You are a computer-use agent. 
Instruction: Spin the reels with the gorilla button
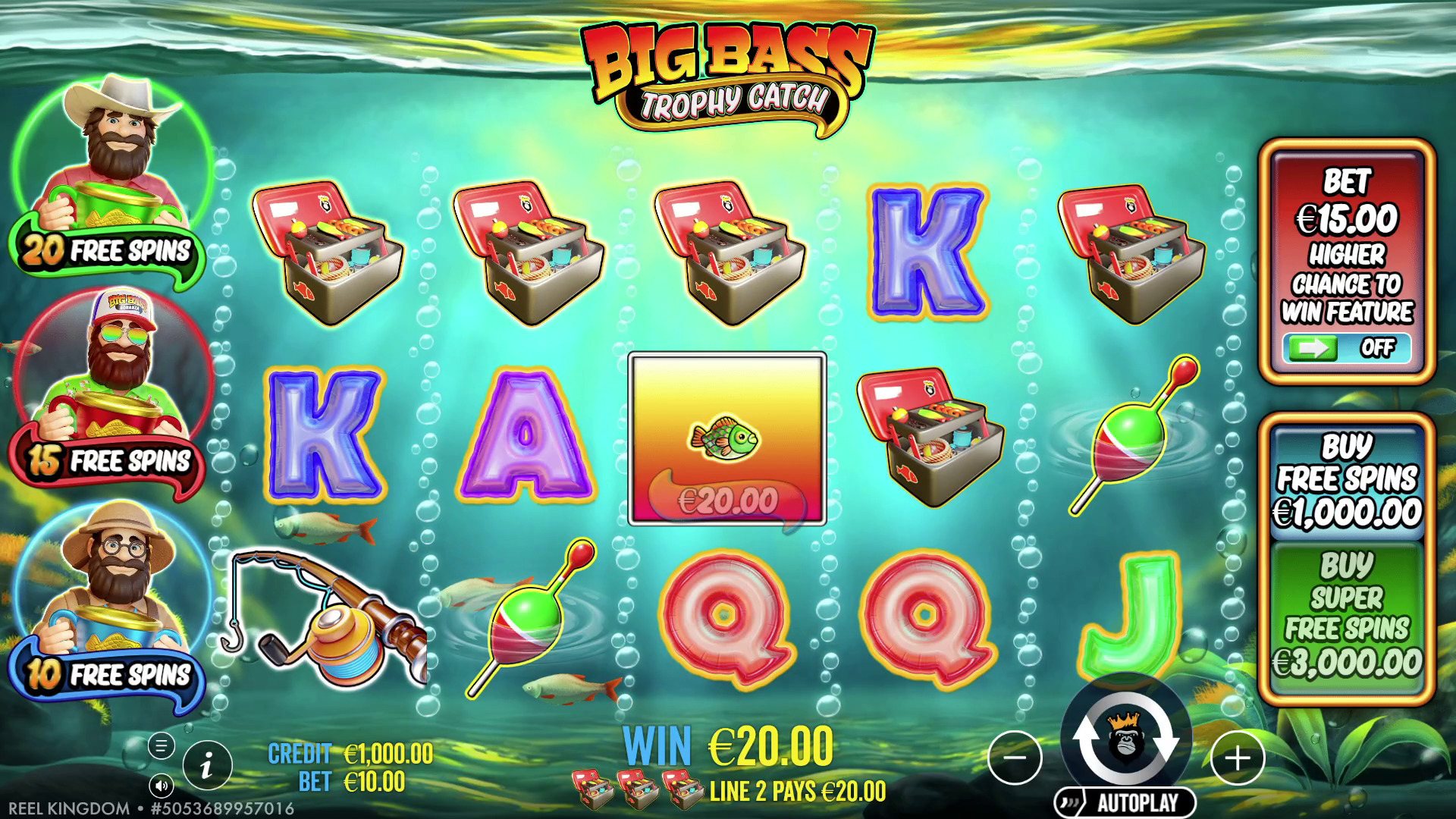1126,738
